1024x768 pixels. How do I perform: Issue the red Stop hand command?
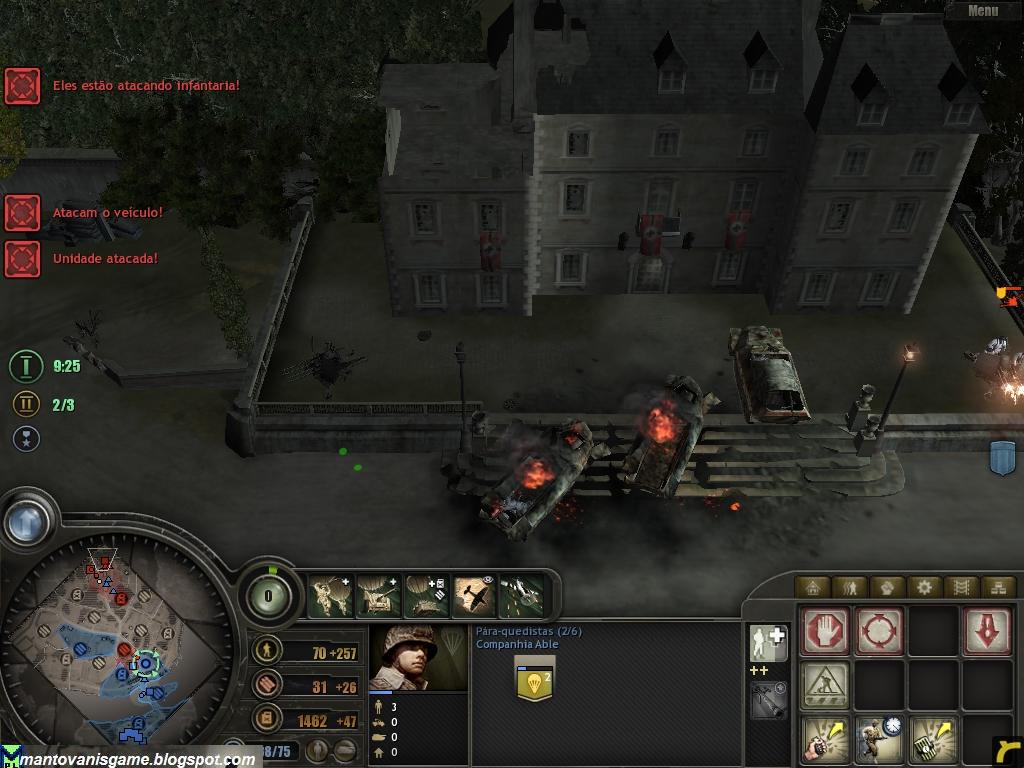(x=826, y=631)
